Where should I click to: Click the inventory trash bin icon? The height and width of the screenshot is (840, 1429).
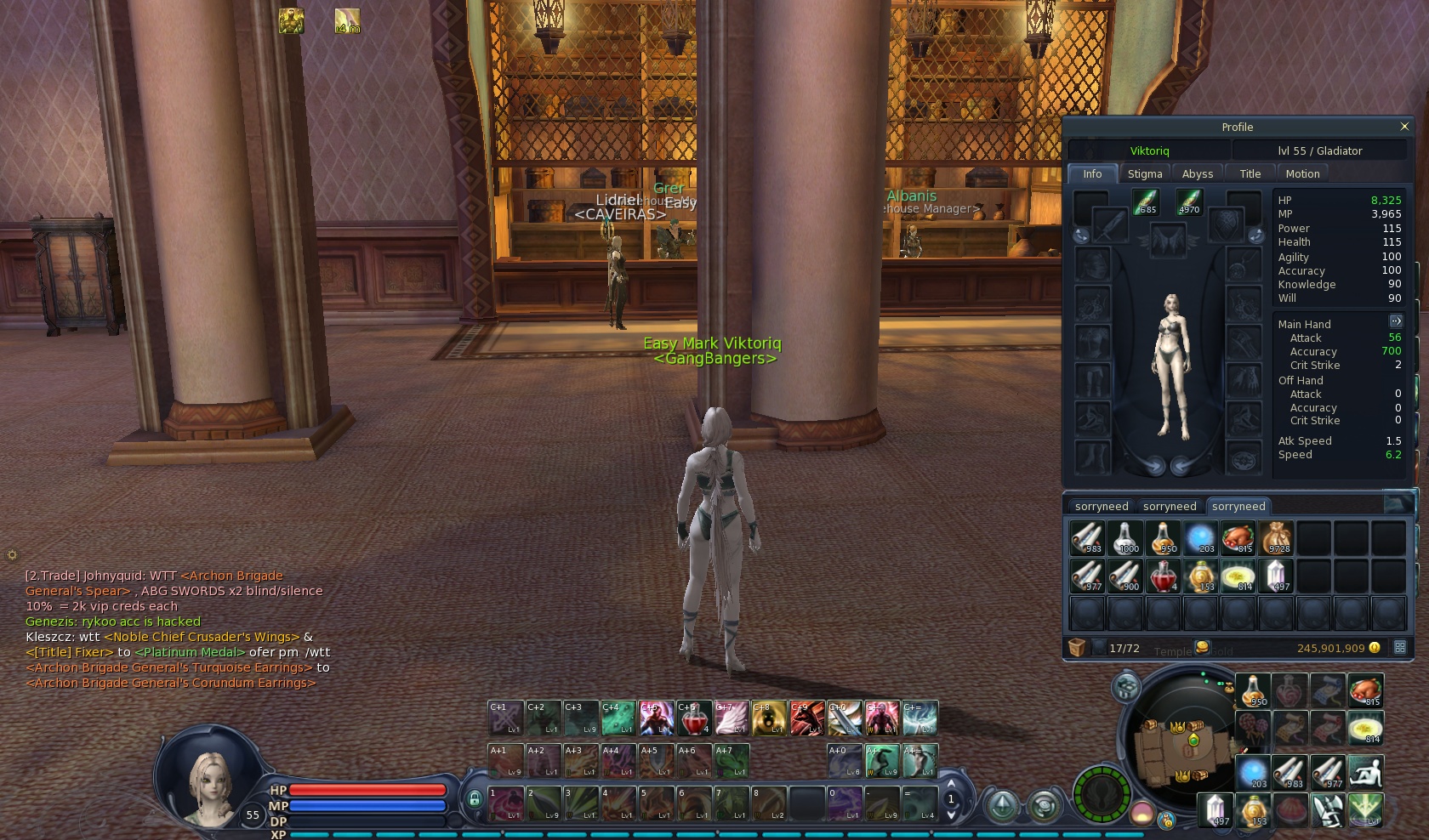coord(1077,648)
